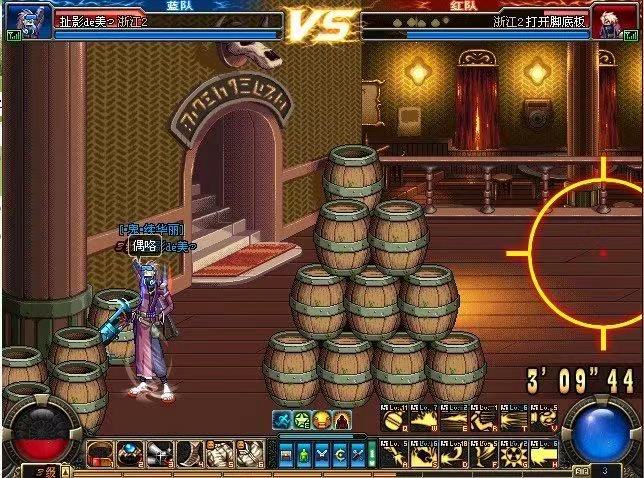
Task: Use the blue orb item in quickslot 2
Action: click(x=127, y=454)
